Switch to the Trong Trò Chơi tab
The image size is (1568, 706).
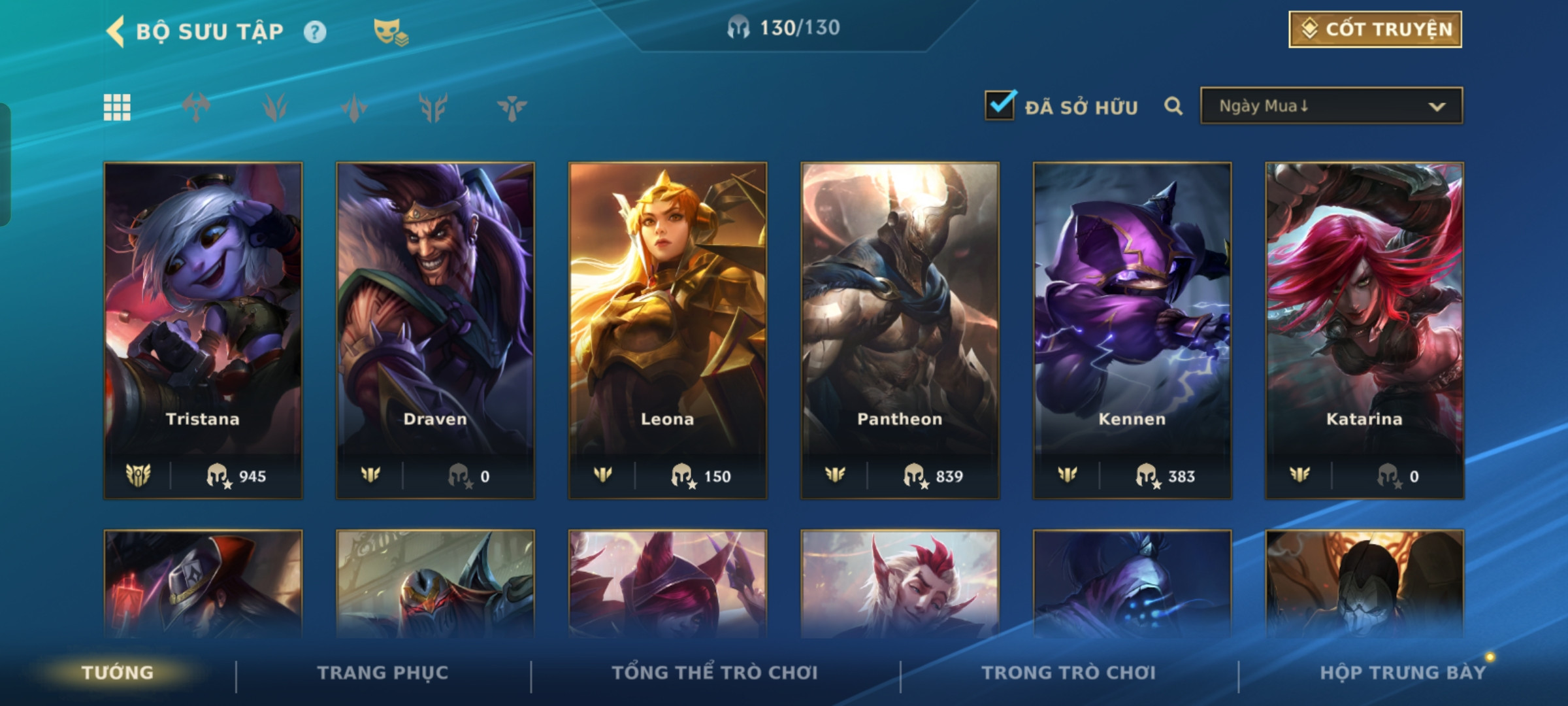point(1069,673)
